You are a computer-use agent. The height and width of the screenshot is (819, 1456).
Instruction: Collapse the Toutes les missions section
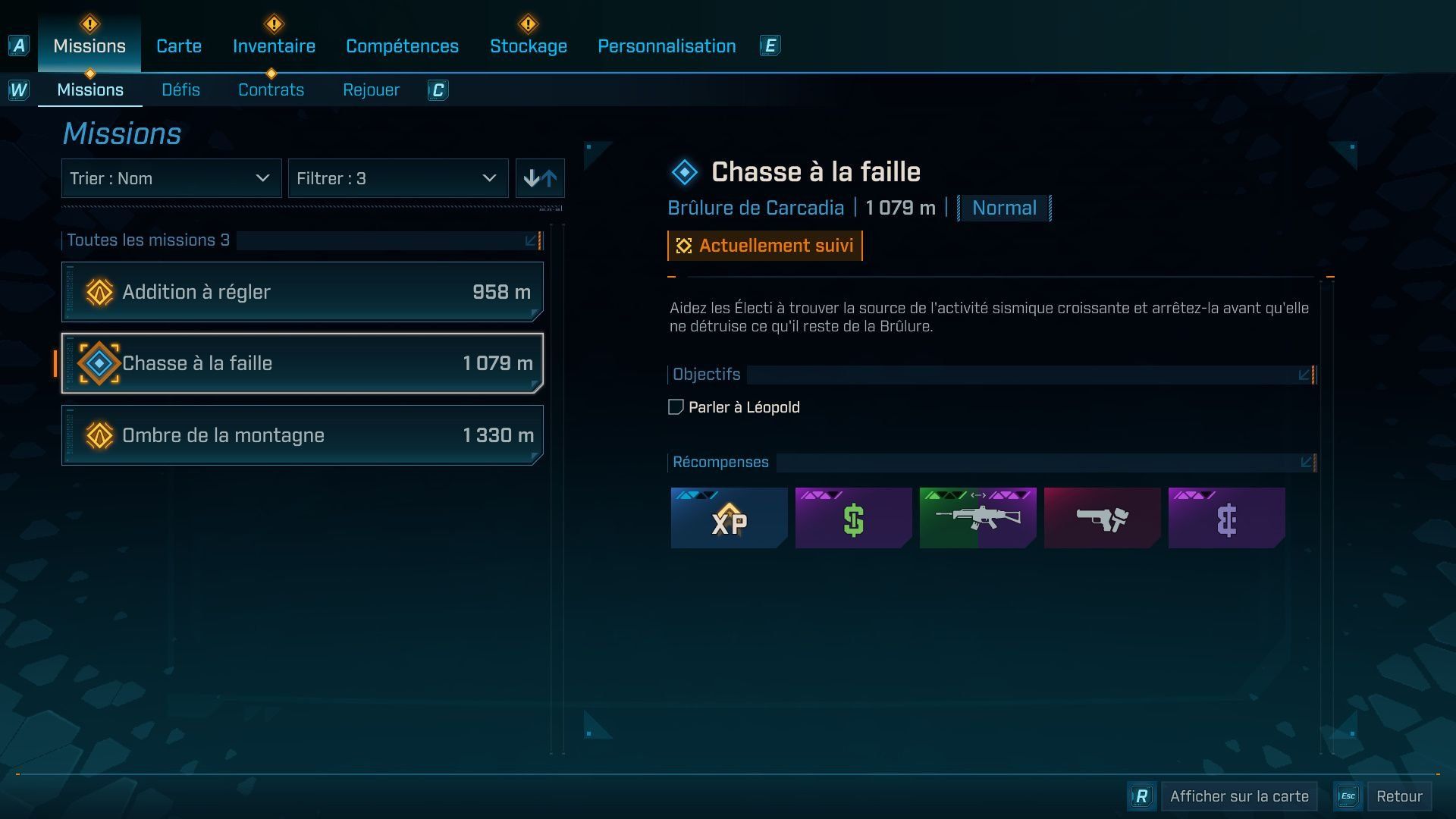[x=532, y=240]
